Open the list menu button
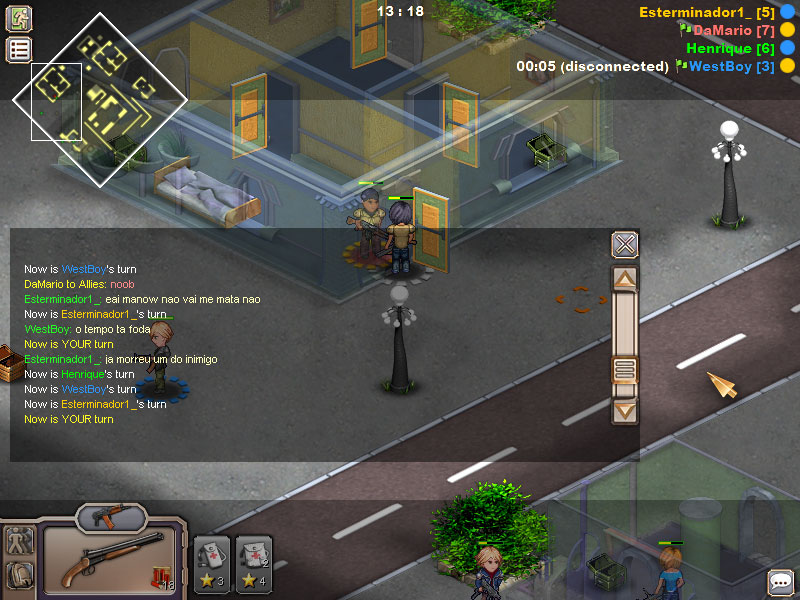Screen dimensions: 800x600 click(x=19, y=50)
